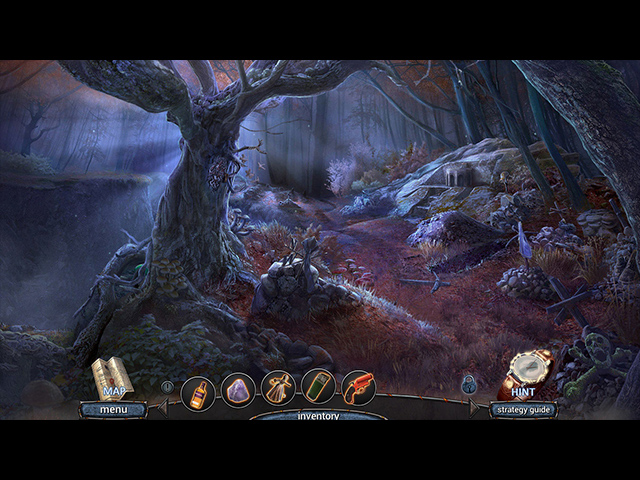Open the menu button
Screen dimensions: 640x480
113,409
